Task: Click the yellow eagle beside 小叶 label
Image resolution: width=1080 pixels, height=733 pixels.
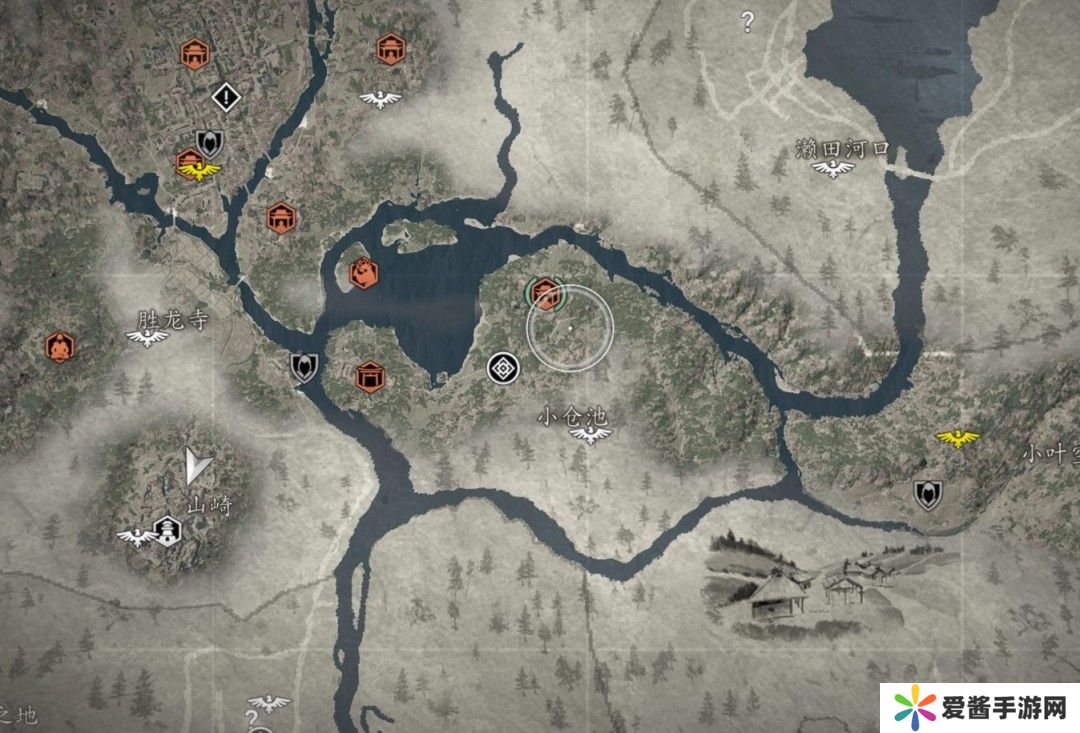Action: click(x=957, y=438)
